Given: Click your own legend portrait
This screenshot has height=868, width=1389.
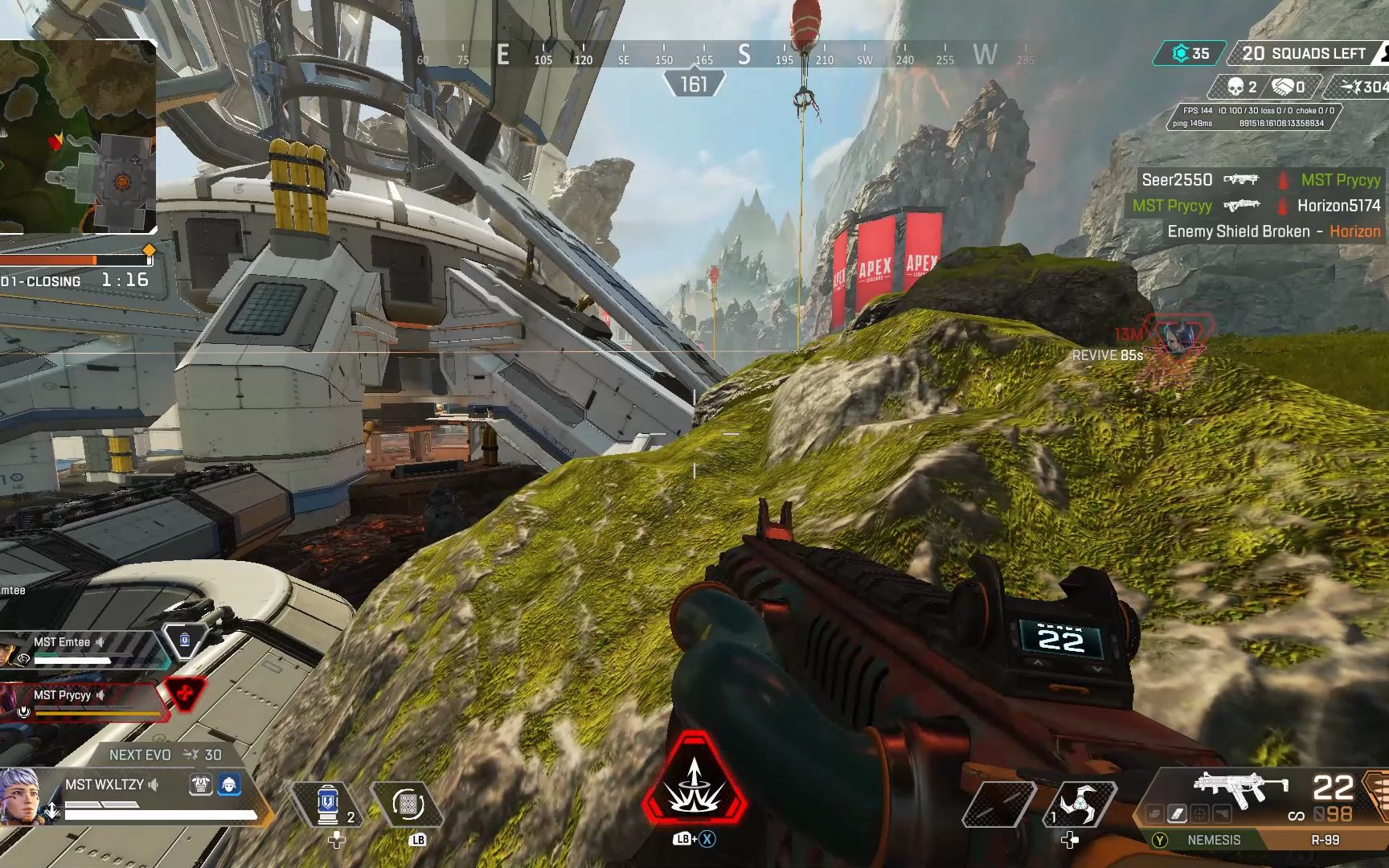Looking at the screenshot, I should 19,796.
